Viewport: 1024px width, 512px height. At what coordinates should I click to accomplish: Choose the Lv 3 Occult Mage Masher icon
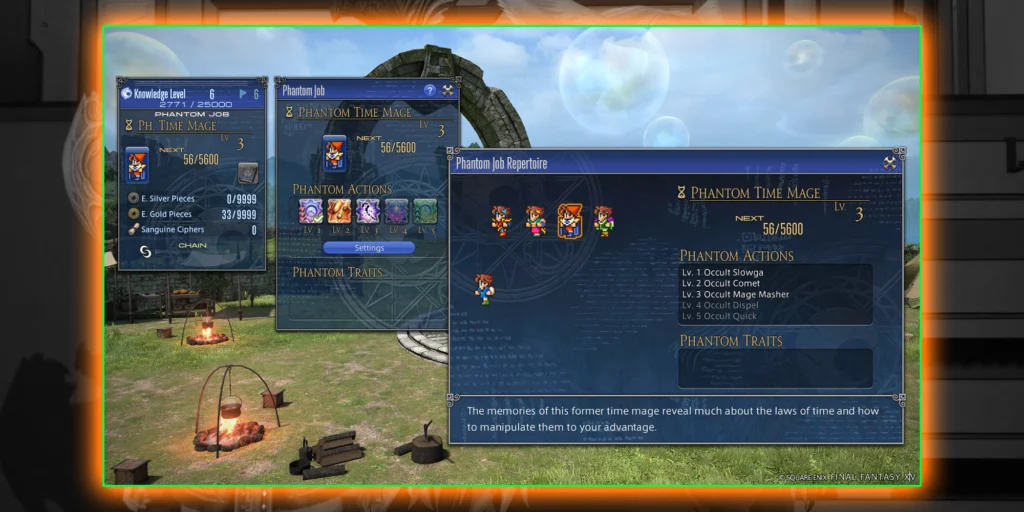pos(368,211)
